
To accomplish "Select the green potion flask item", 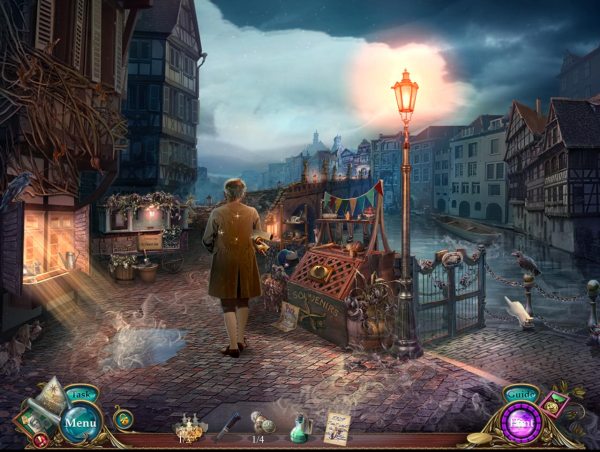I will (x=298, y=426).
